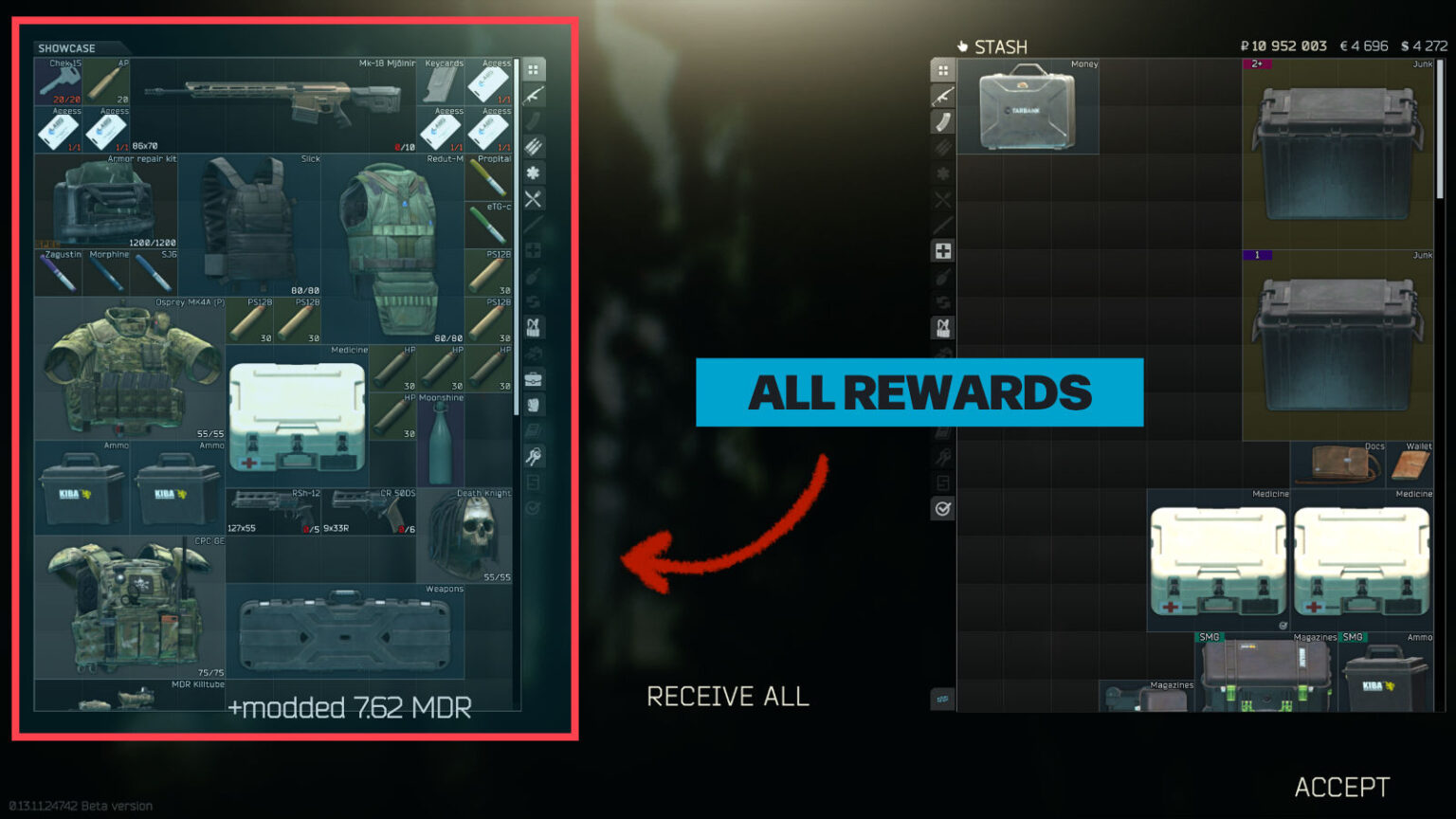Select the all-items grid filter above the stash

[944, 68]
